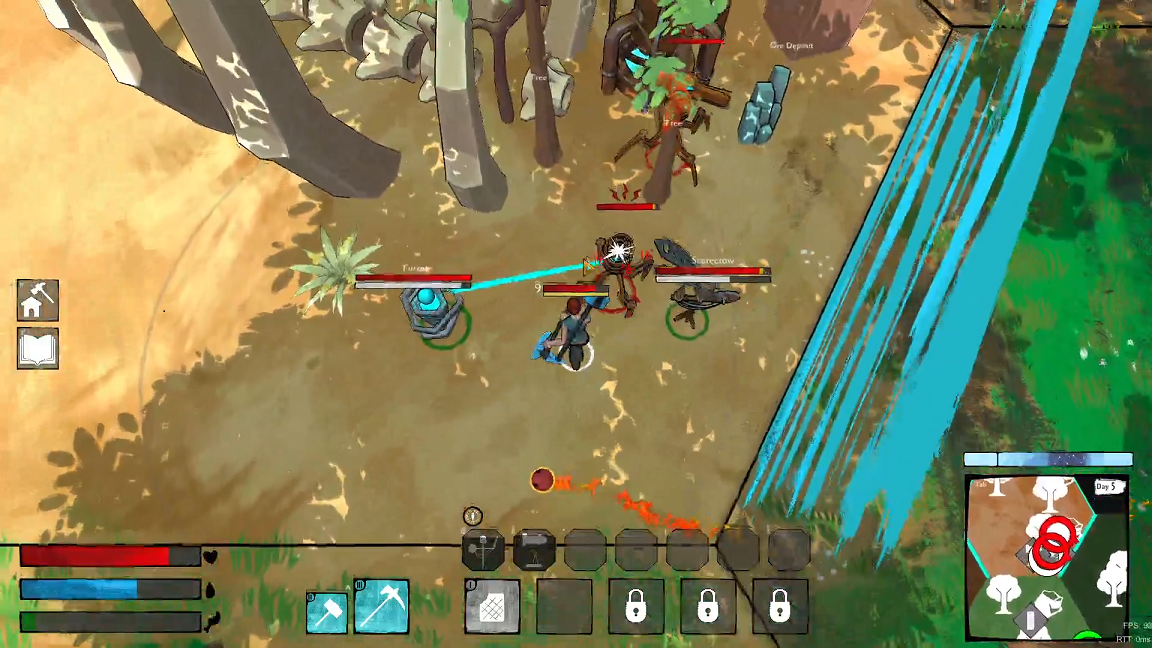1152x648 pixels.
Task: Click the small round info icon above the hotbar
Action: point(473,516)
